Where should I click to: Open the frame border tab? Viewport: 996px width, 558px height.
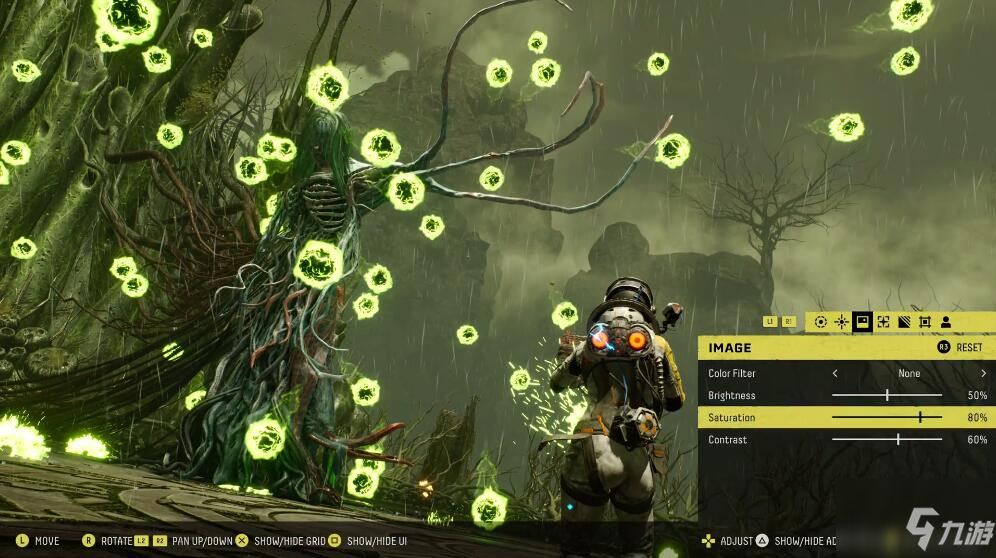coord(925,322)
